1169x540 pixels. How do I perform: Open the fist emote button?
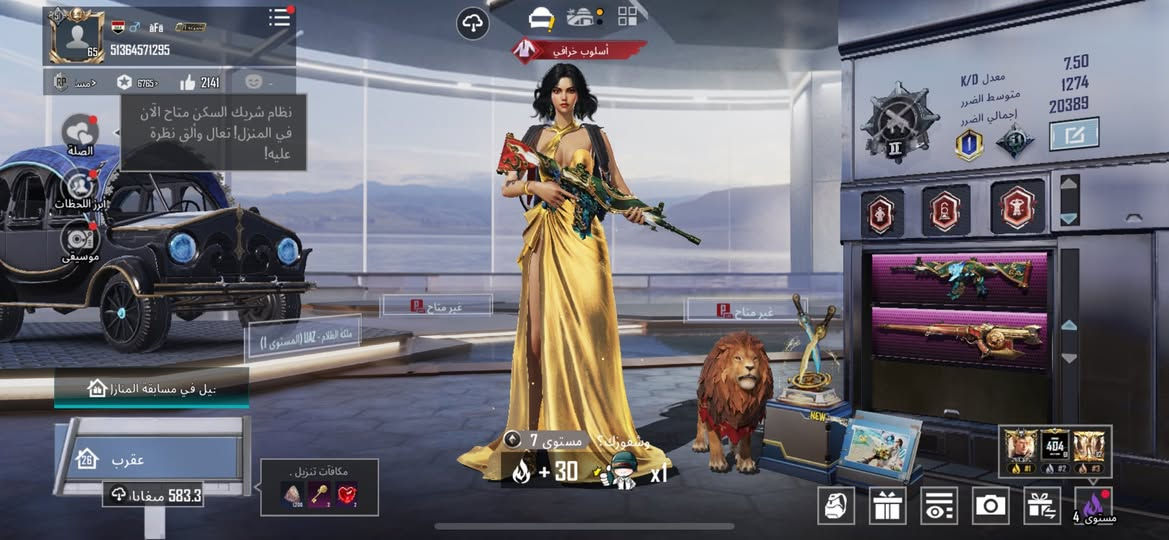click(835, 505)
